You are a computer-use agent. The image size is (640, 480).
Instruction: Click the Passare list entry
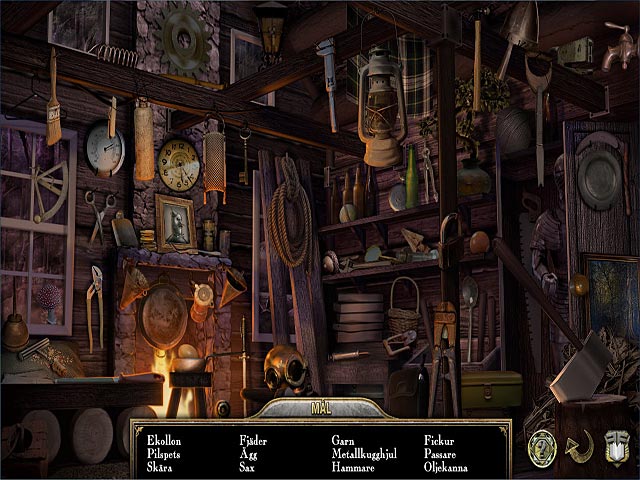[440, 453]
